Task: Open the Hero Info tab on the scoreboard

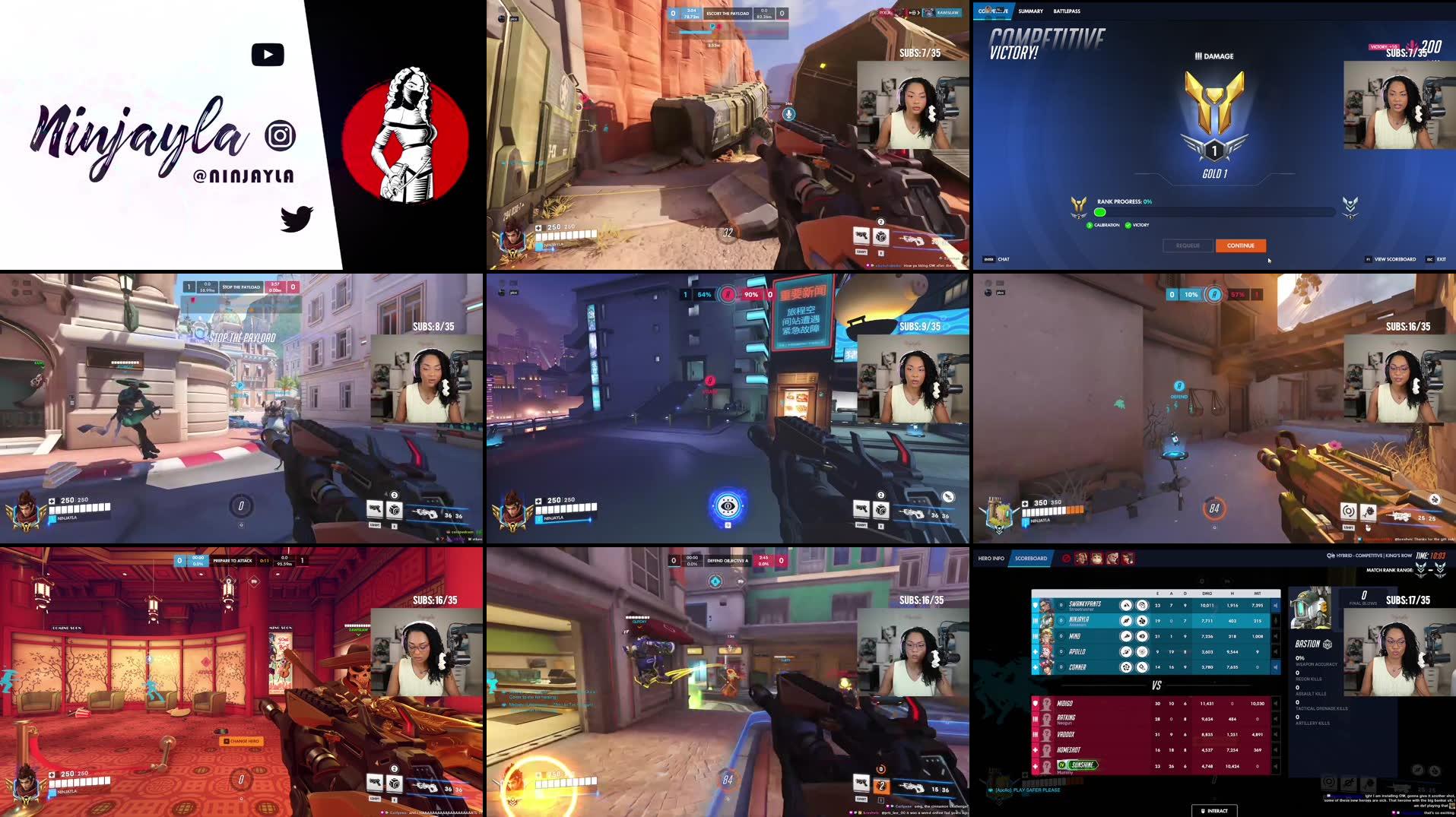Action: click(x=991, y=559)
